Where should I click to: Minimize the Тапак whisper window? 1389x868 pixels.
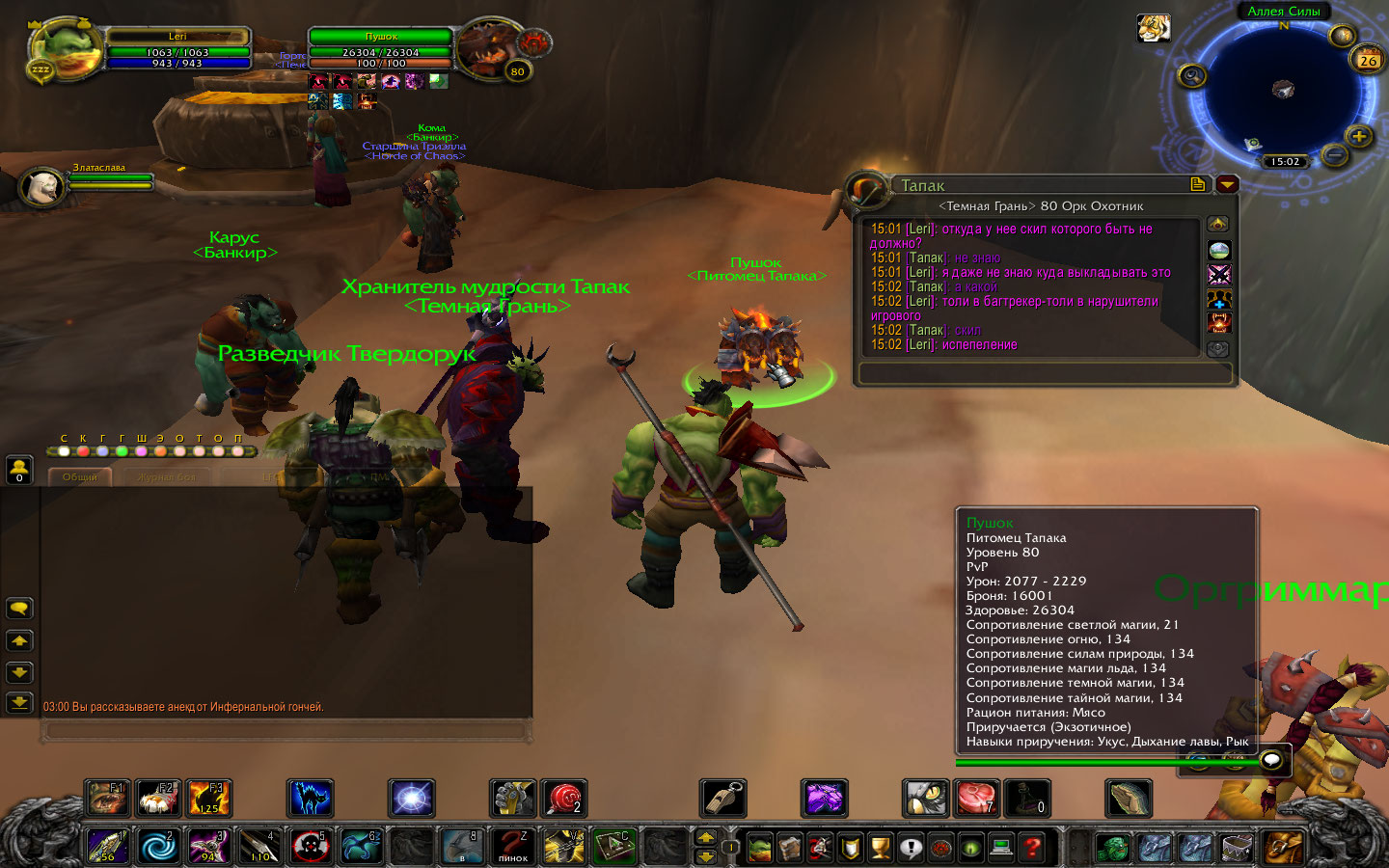point(1227,184)
